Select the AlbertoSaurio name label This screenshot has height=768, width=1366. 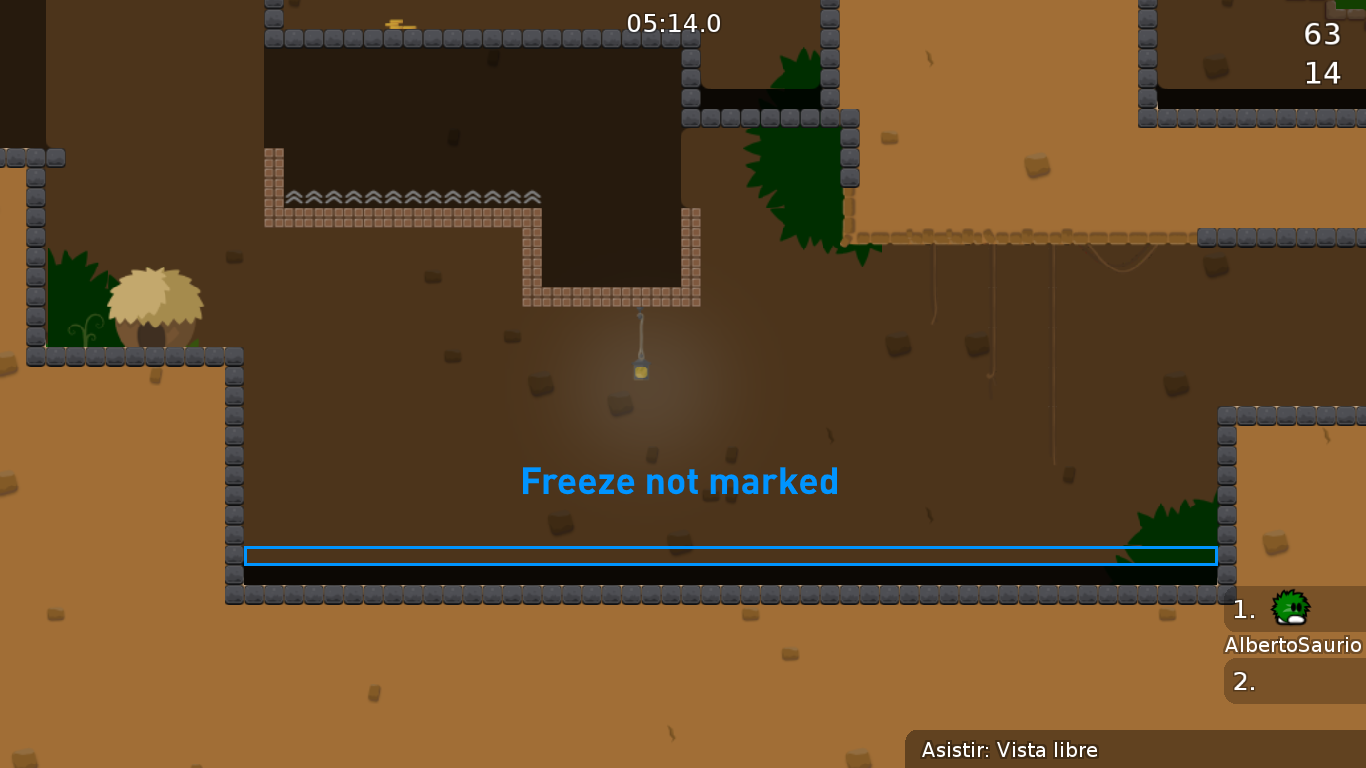[x=1294, y=646]
